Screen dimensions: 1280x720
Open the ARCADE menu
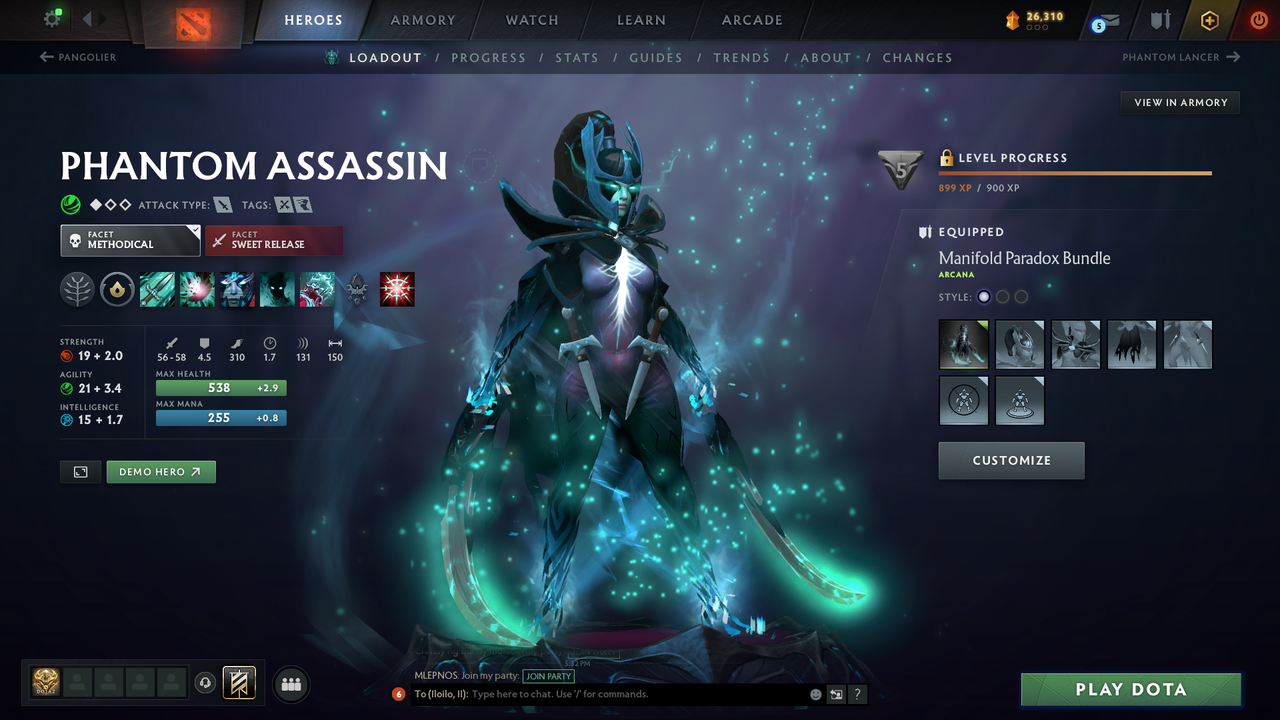point(751,20)
